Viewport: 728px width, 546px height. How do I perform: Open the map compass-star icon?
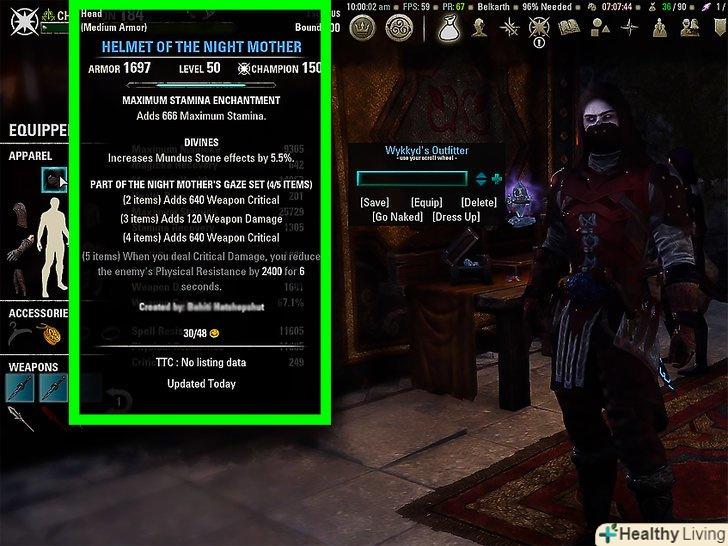(x=630, y=28)
